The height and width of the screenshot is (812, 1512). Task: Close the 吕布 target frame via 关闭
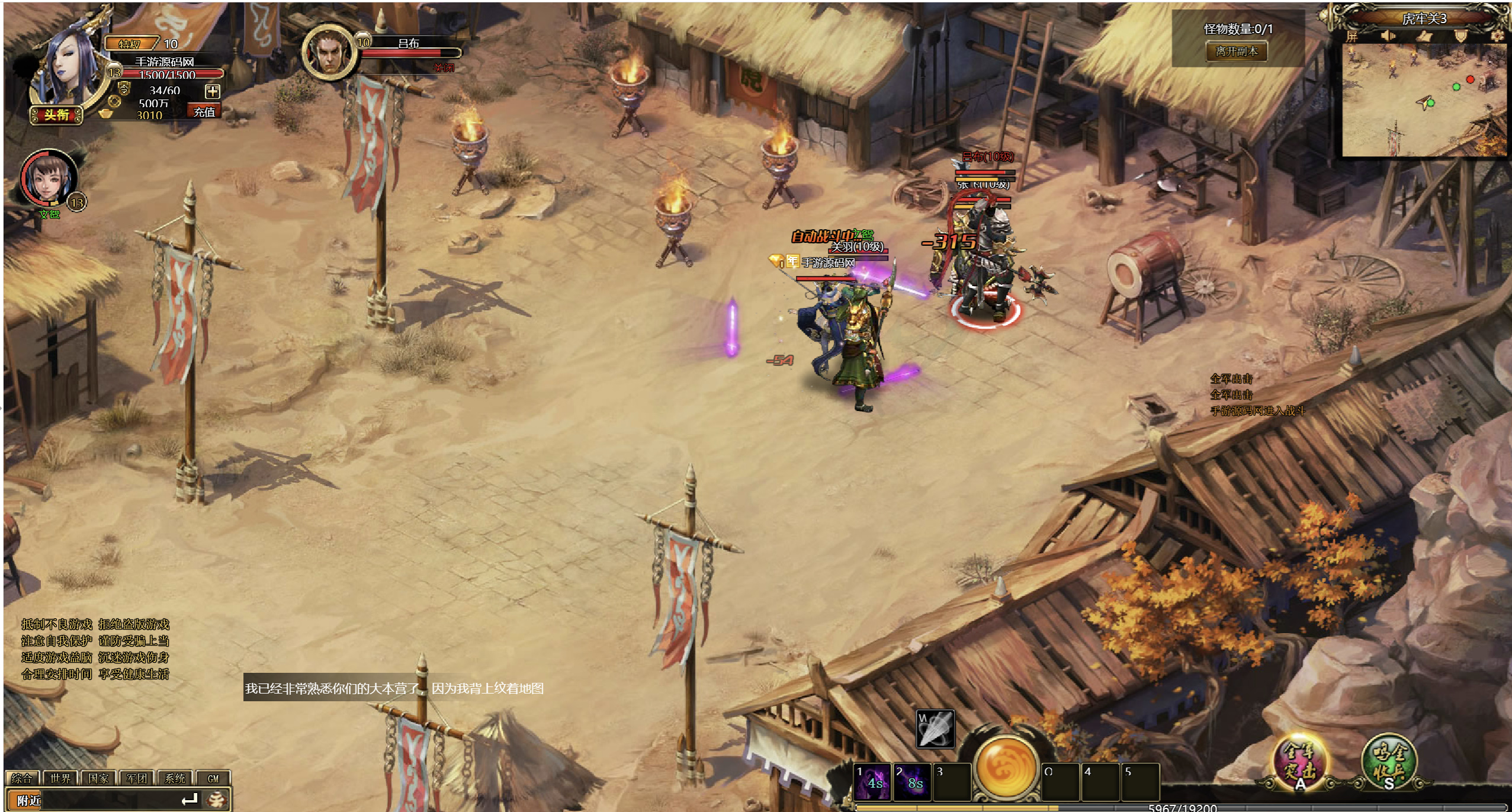click(444, 68)
